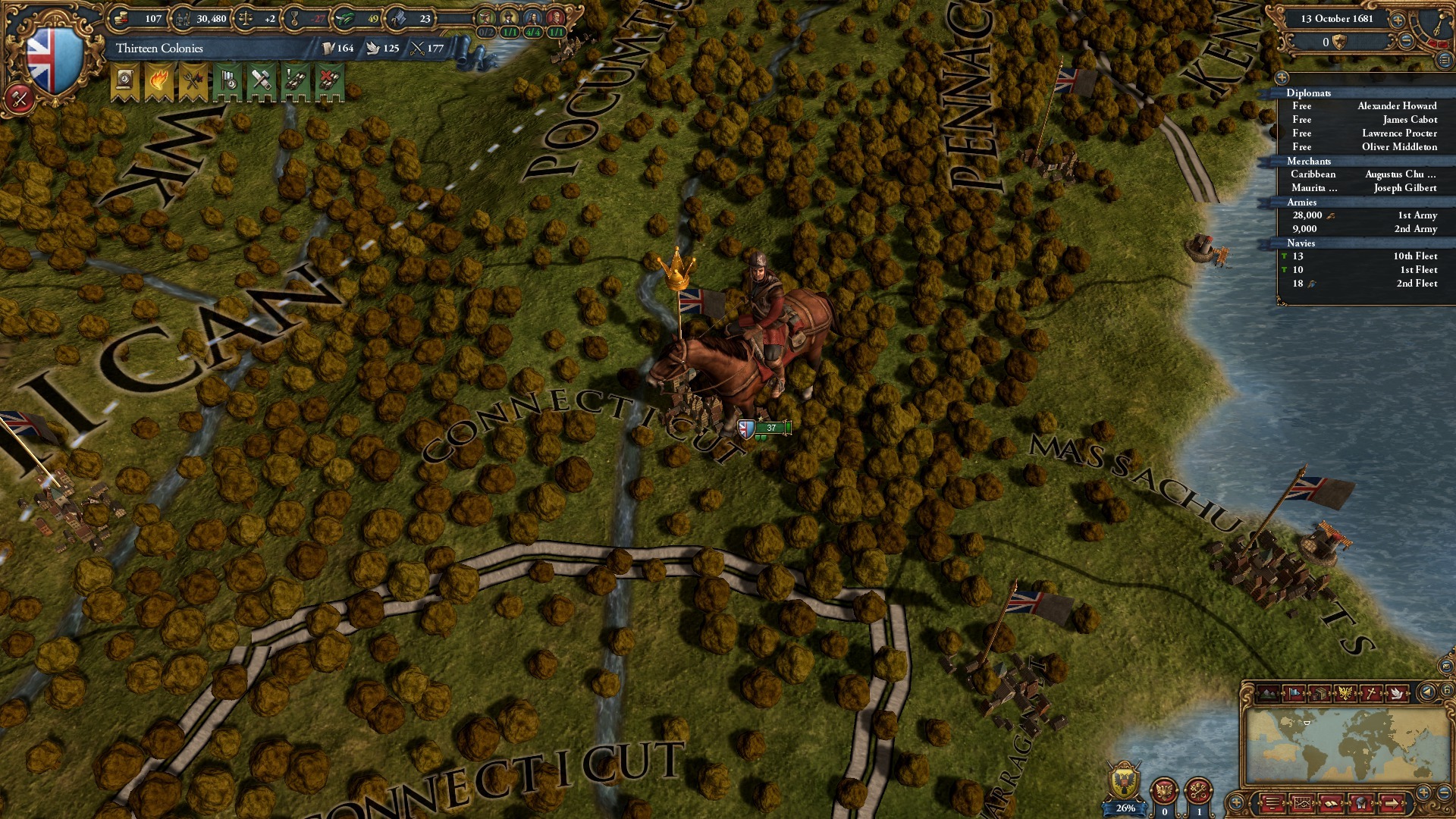
Task: Click the mission flag macrobuilder icon
Action: (x=228, y=80)
